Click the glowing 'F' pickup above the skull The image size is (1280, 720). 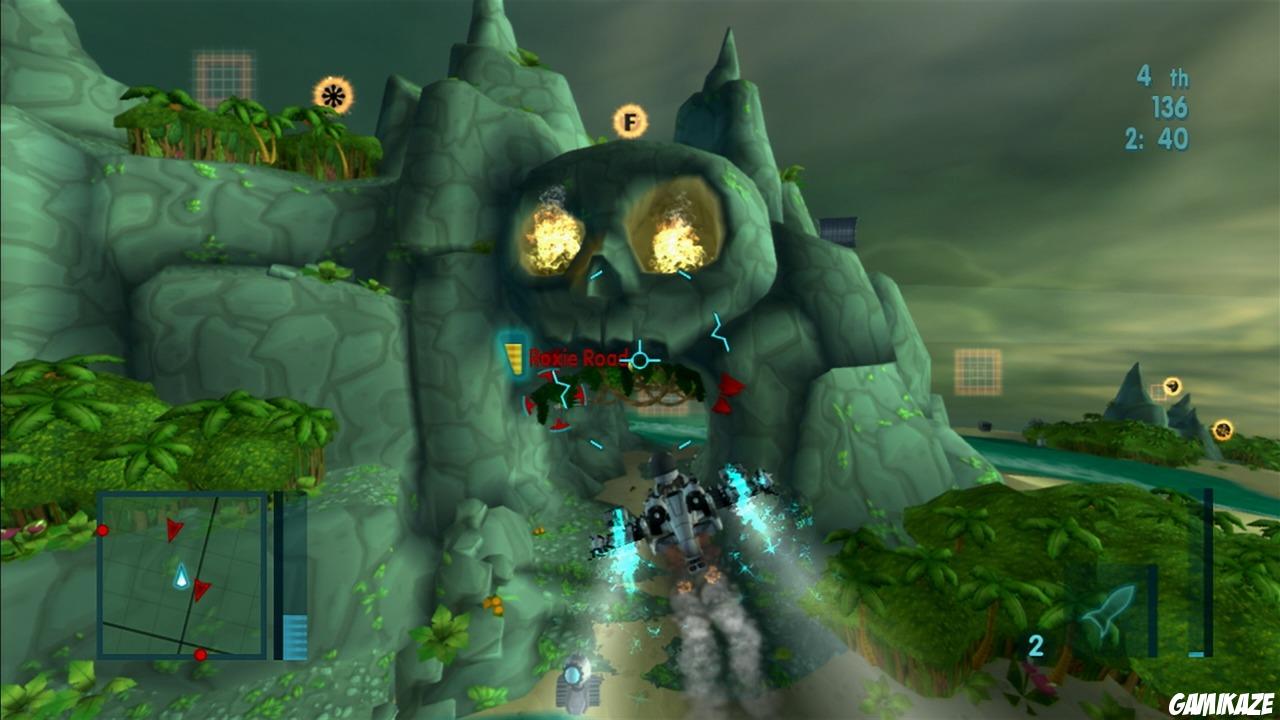630,121
